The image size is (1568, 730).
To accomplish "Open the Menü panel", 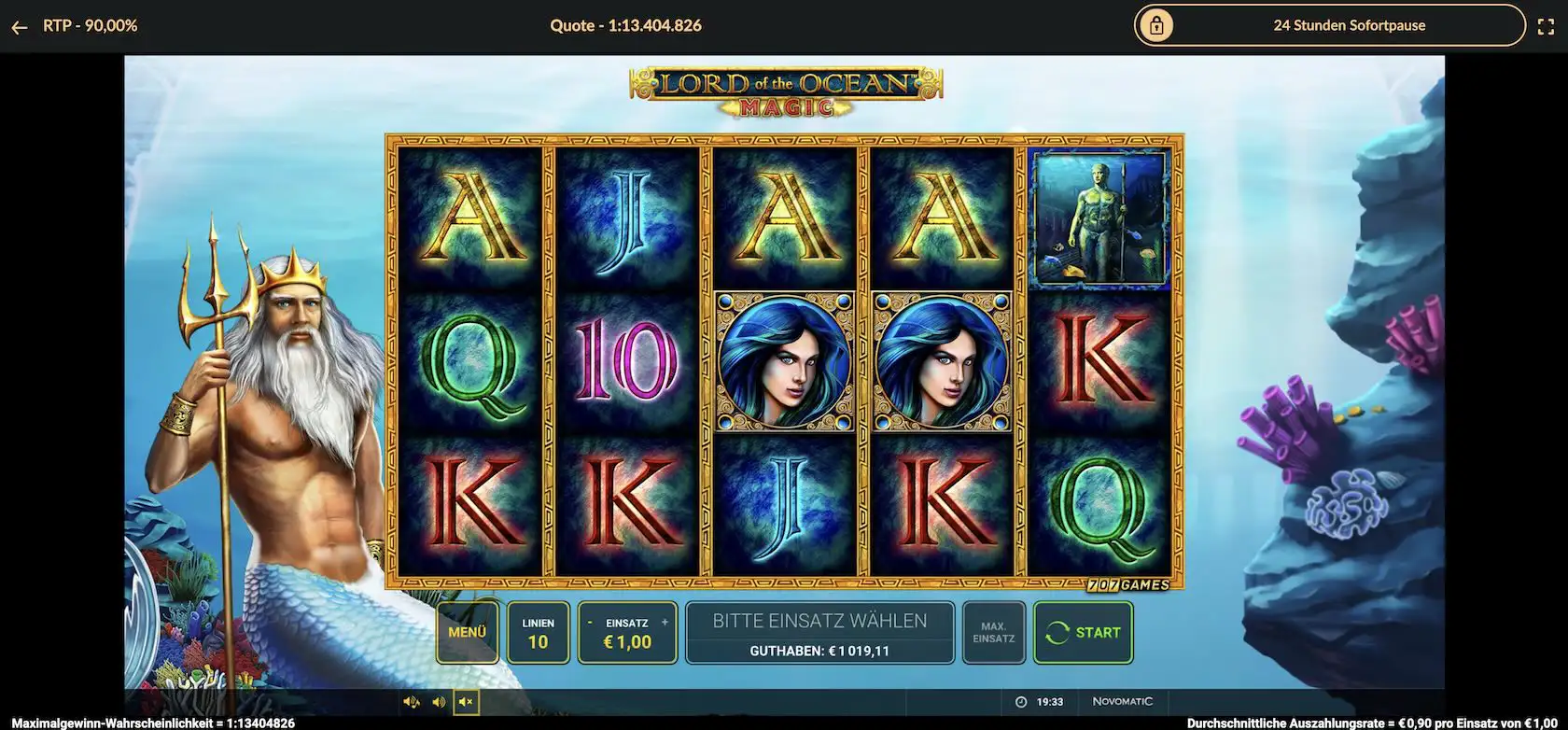I will click(x=467, y=632).
